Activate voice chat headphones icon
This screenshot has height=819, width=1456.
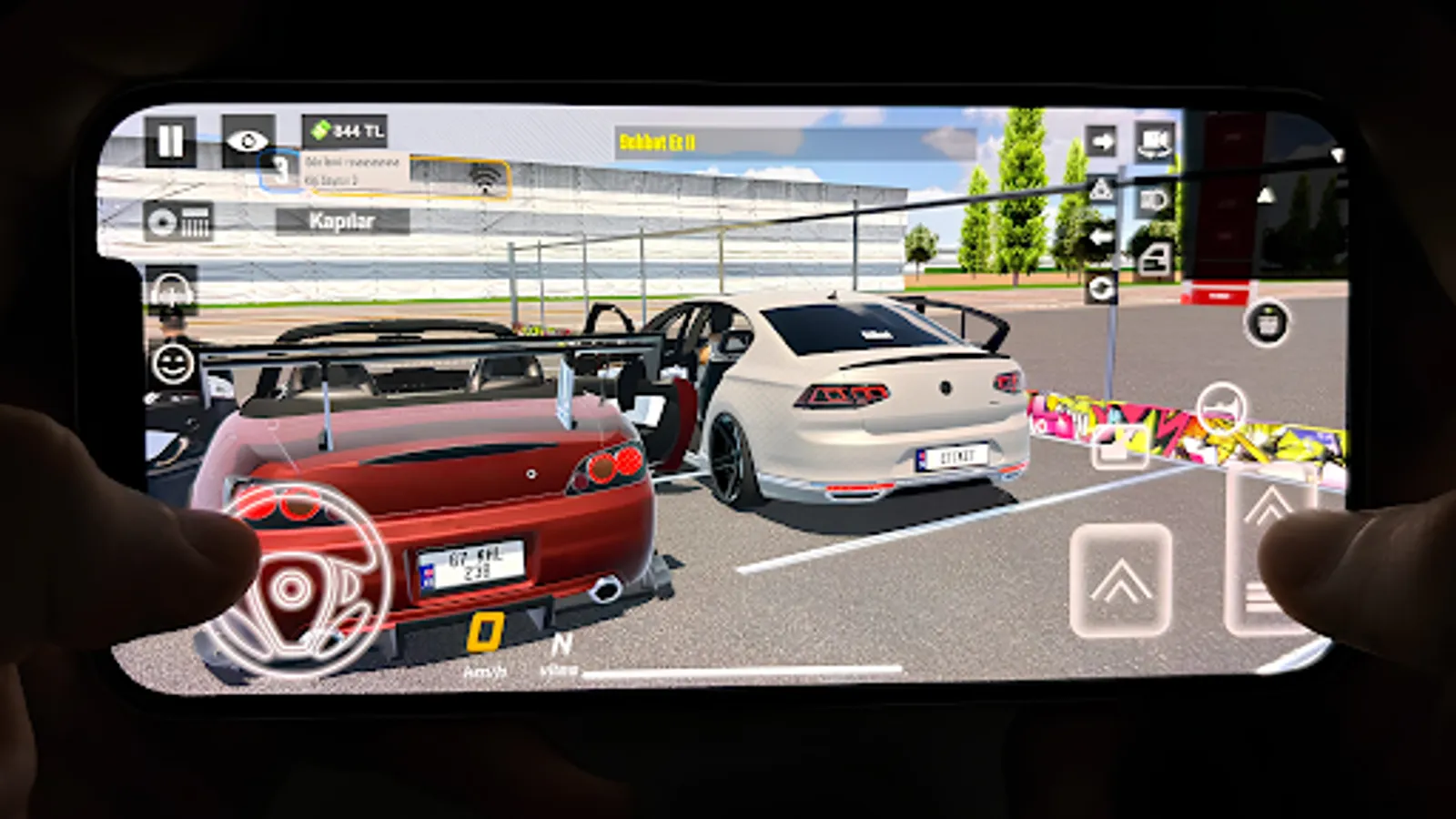pos(170,292)
